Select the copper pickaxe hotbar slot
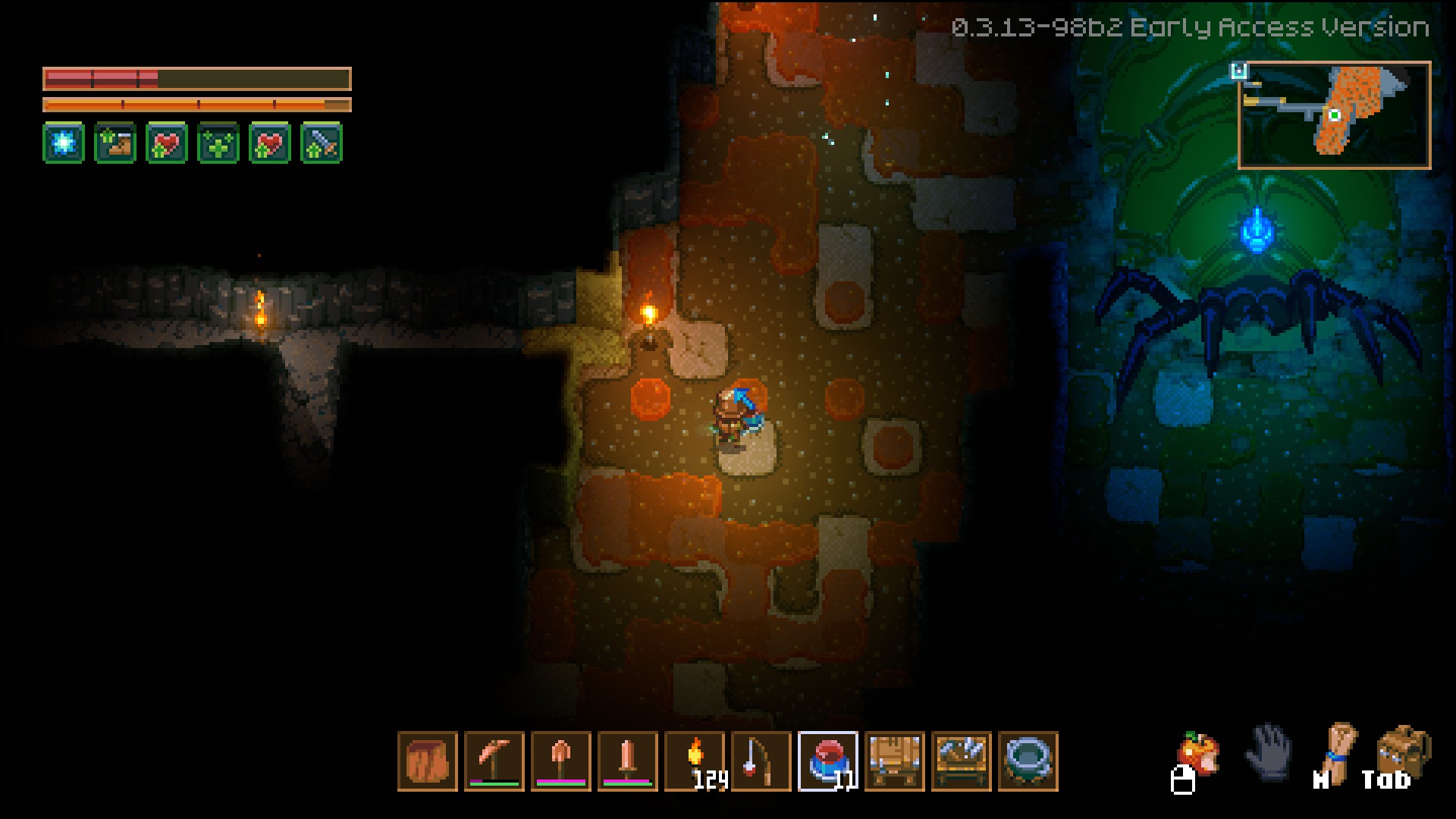The height and width of the screenshot is (819, 1456). [x=494, y=761]
